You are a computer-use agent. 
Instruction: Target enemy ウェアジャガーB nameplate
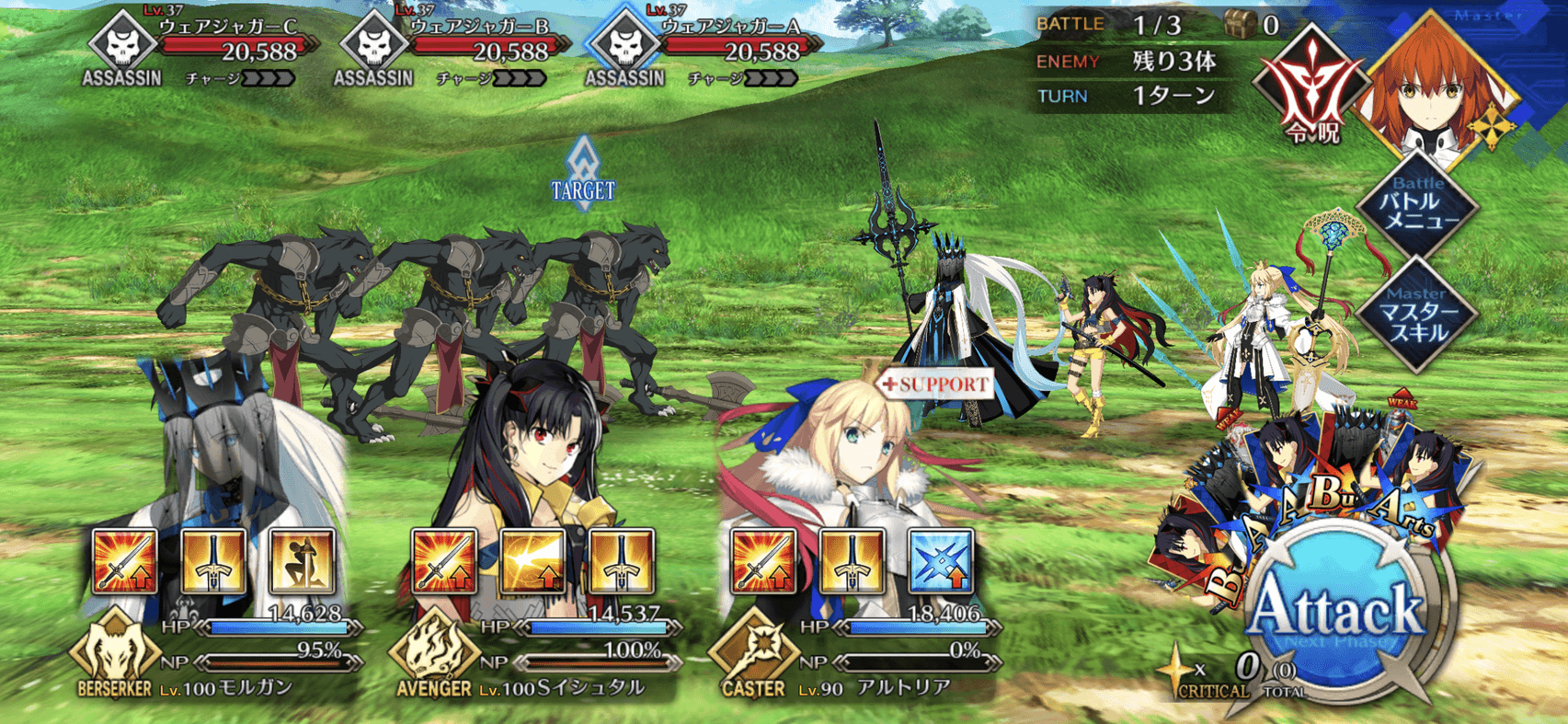coord(458,46)
